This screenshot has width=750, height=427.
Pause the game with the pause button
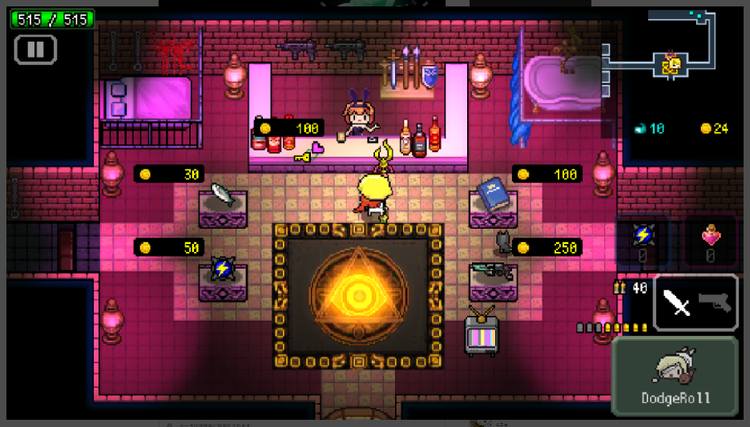pos(36,48)
